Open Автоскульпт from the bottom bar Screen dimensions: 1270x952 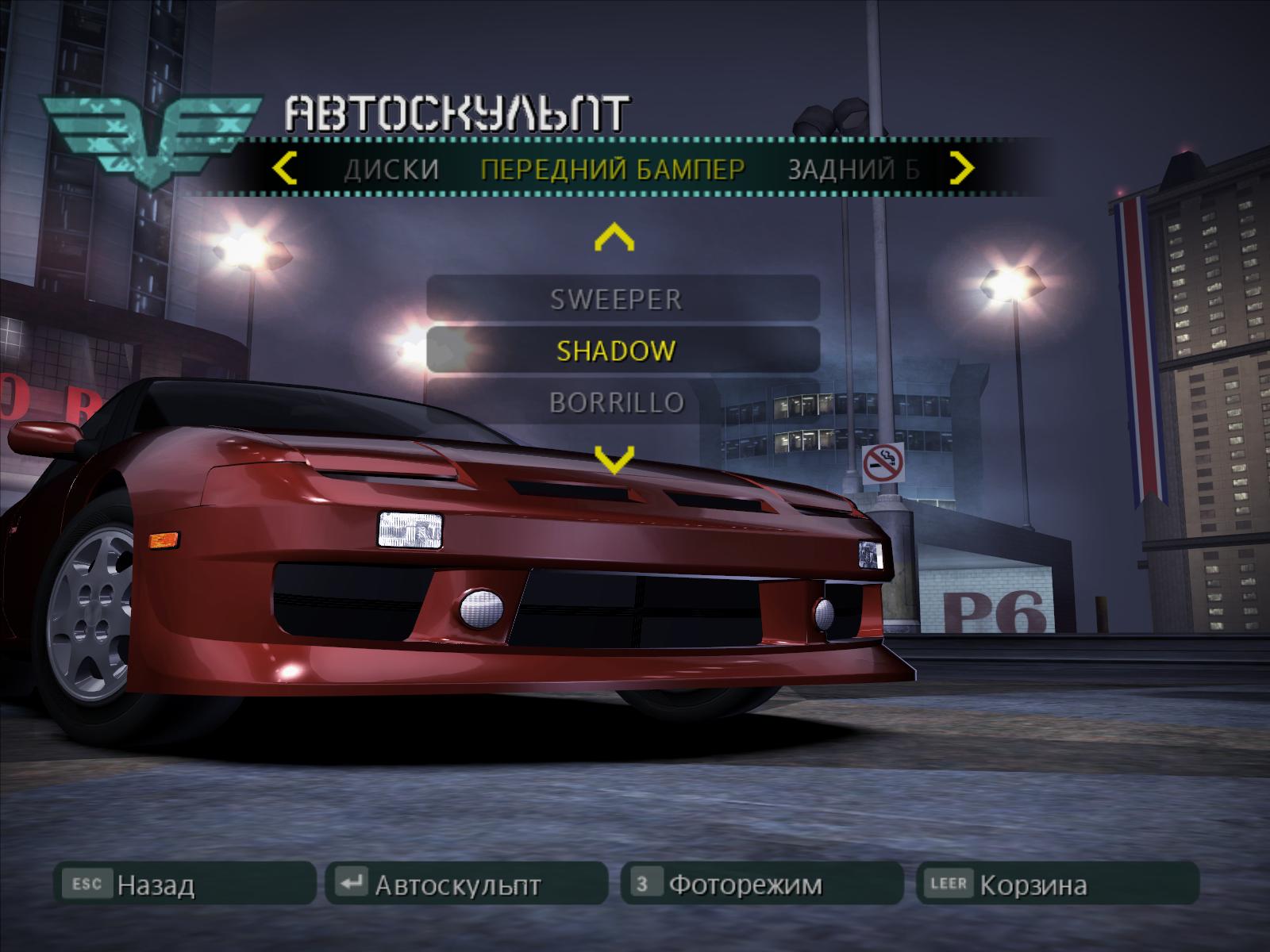click(465, 884)
